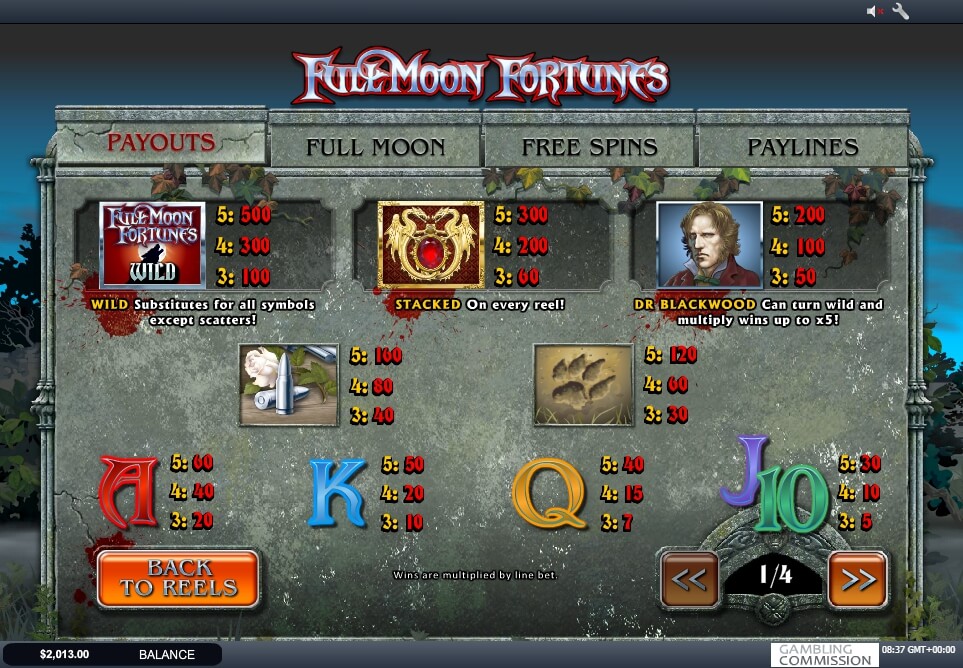Open the Gambling Commission link

tap(824, 655)
